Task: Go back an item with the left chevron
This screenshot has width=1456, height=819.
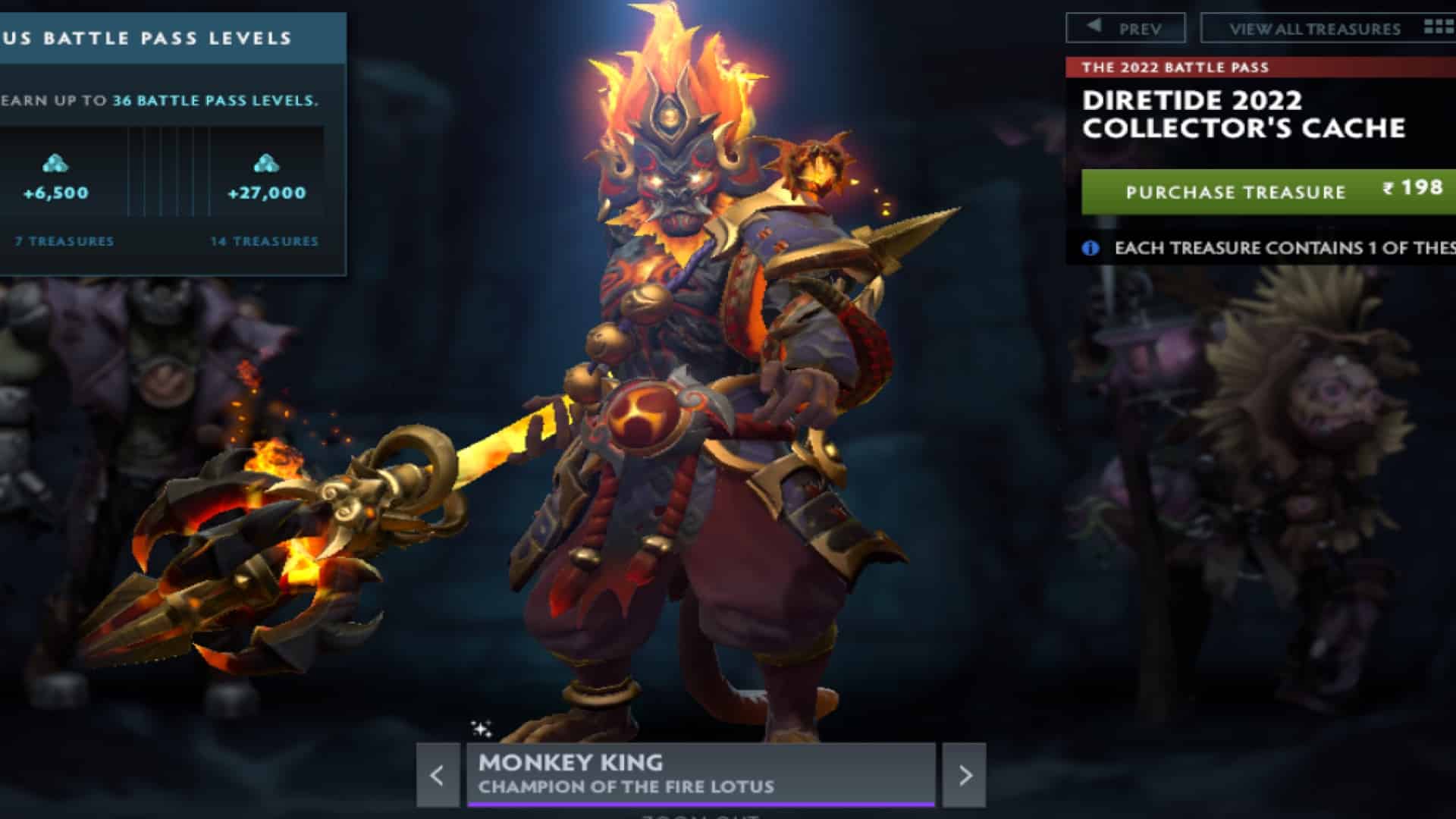Action: (438, 775)
